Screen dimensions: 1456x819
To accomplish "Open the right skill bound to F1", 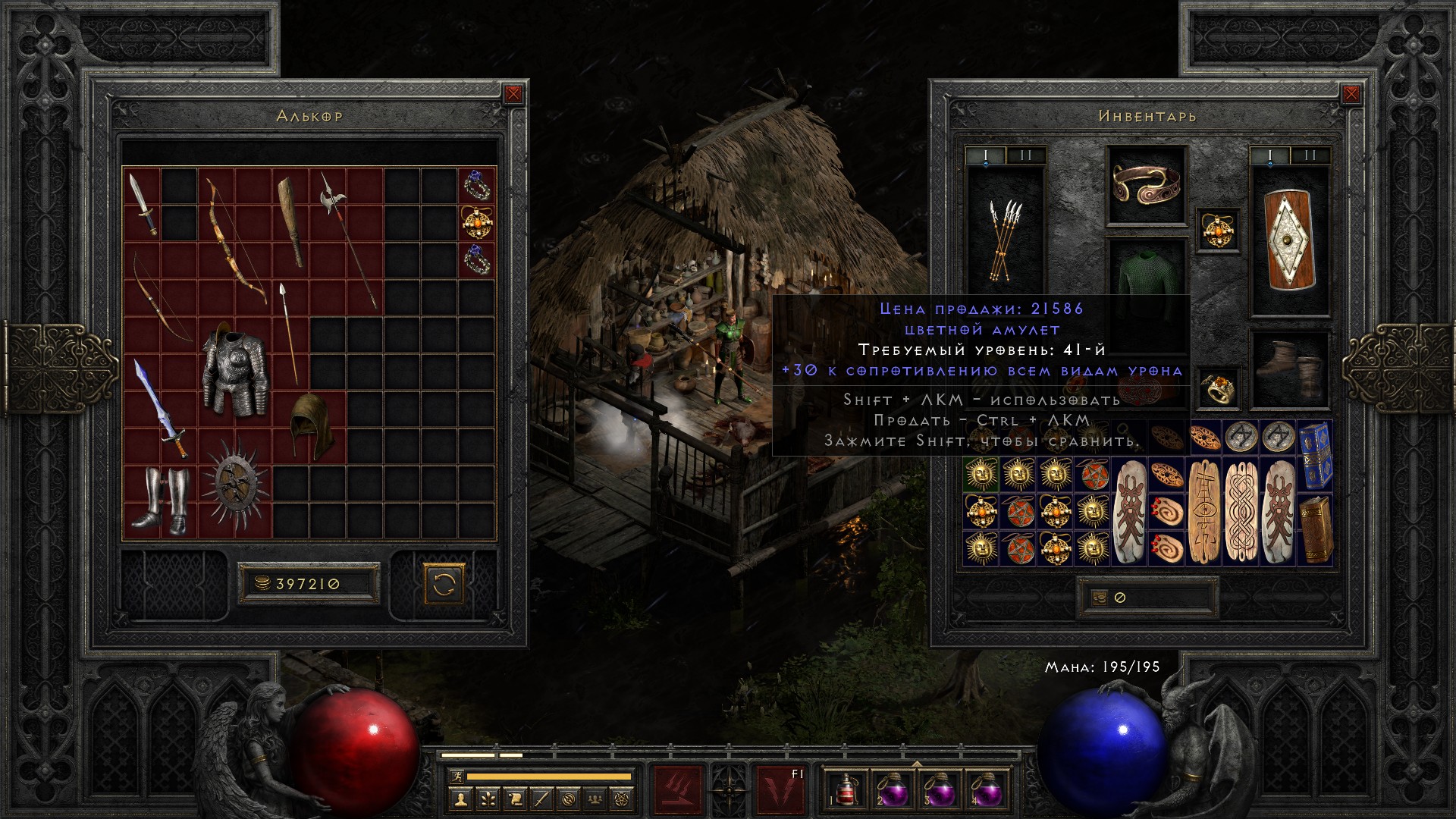I will pos(780,790).
